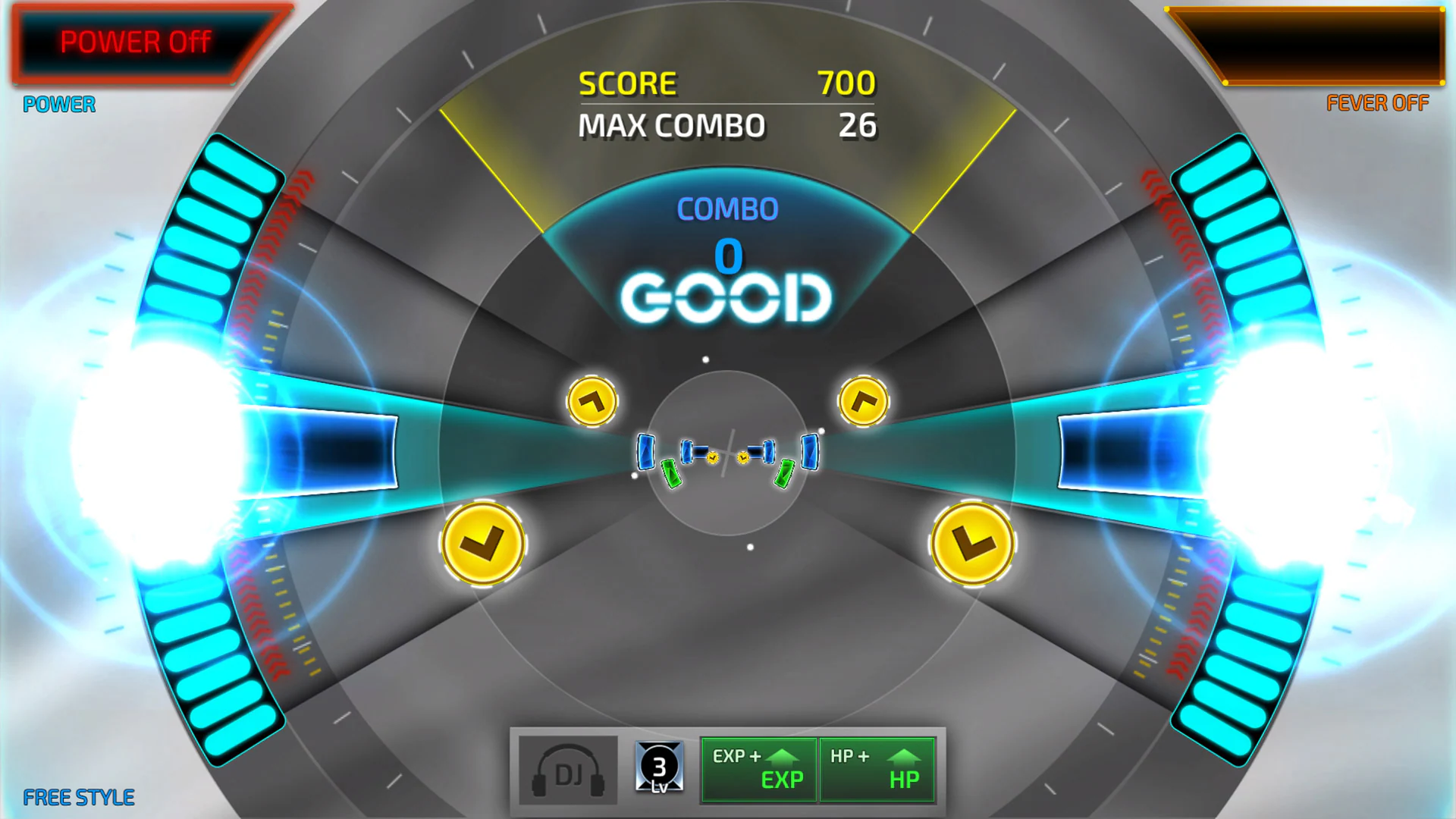Switch to the FREE STYLE mode label

click(x=78, y=796)
